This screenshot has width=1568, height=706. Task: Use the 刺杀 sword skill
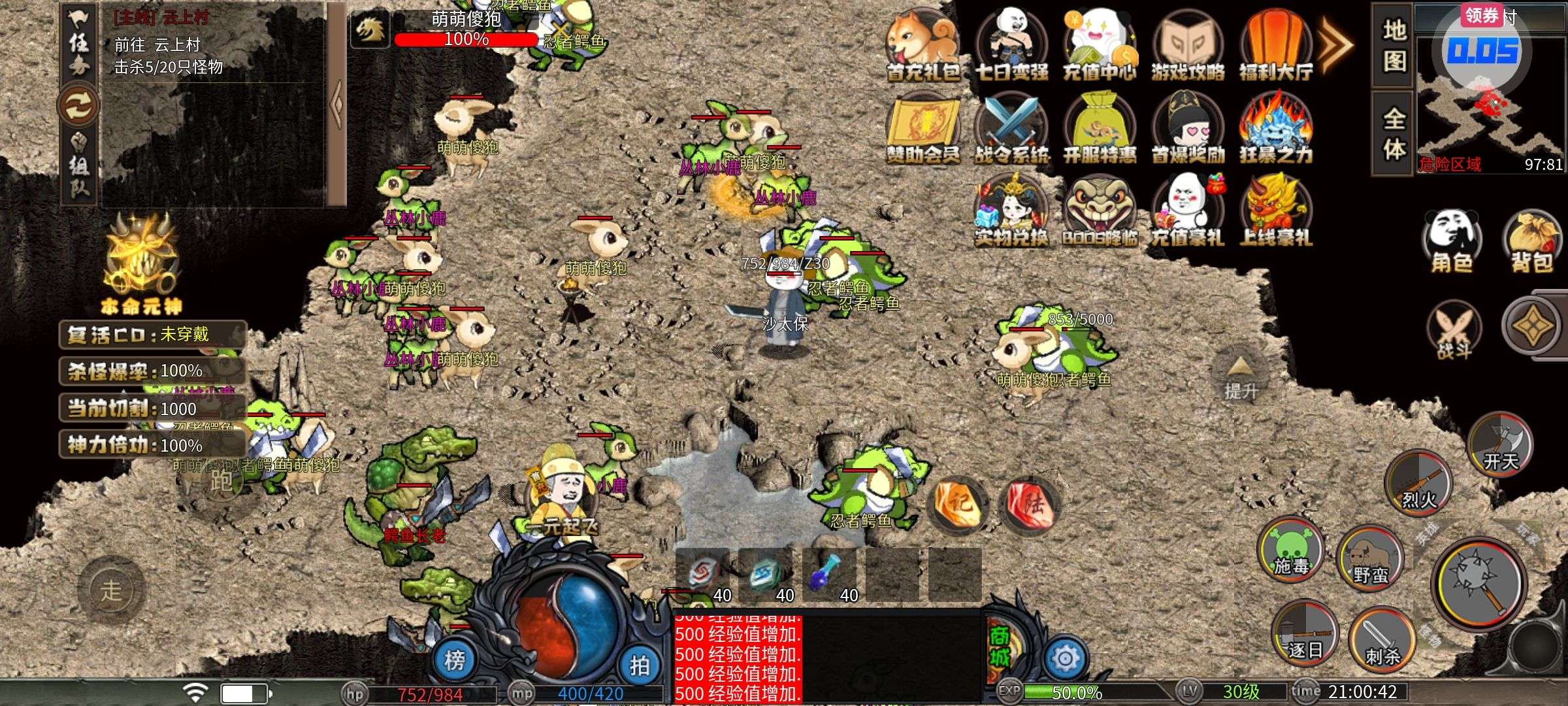click(x=1381, y=639)
